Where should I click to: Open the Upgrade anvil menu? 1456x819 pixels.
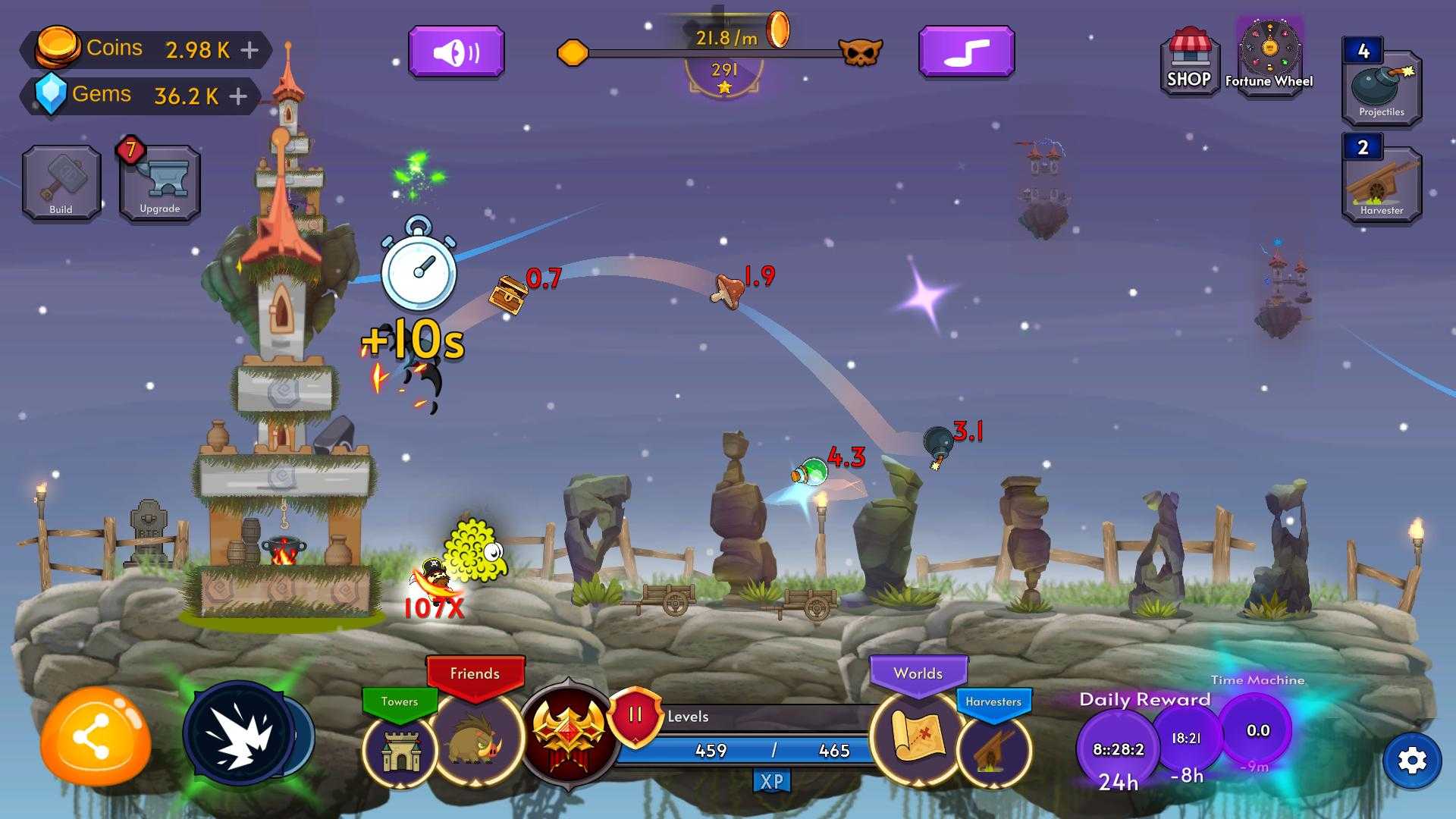point(160,183)
